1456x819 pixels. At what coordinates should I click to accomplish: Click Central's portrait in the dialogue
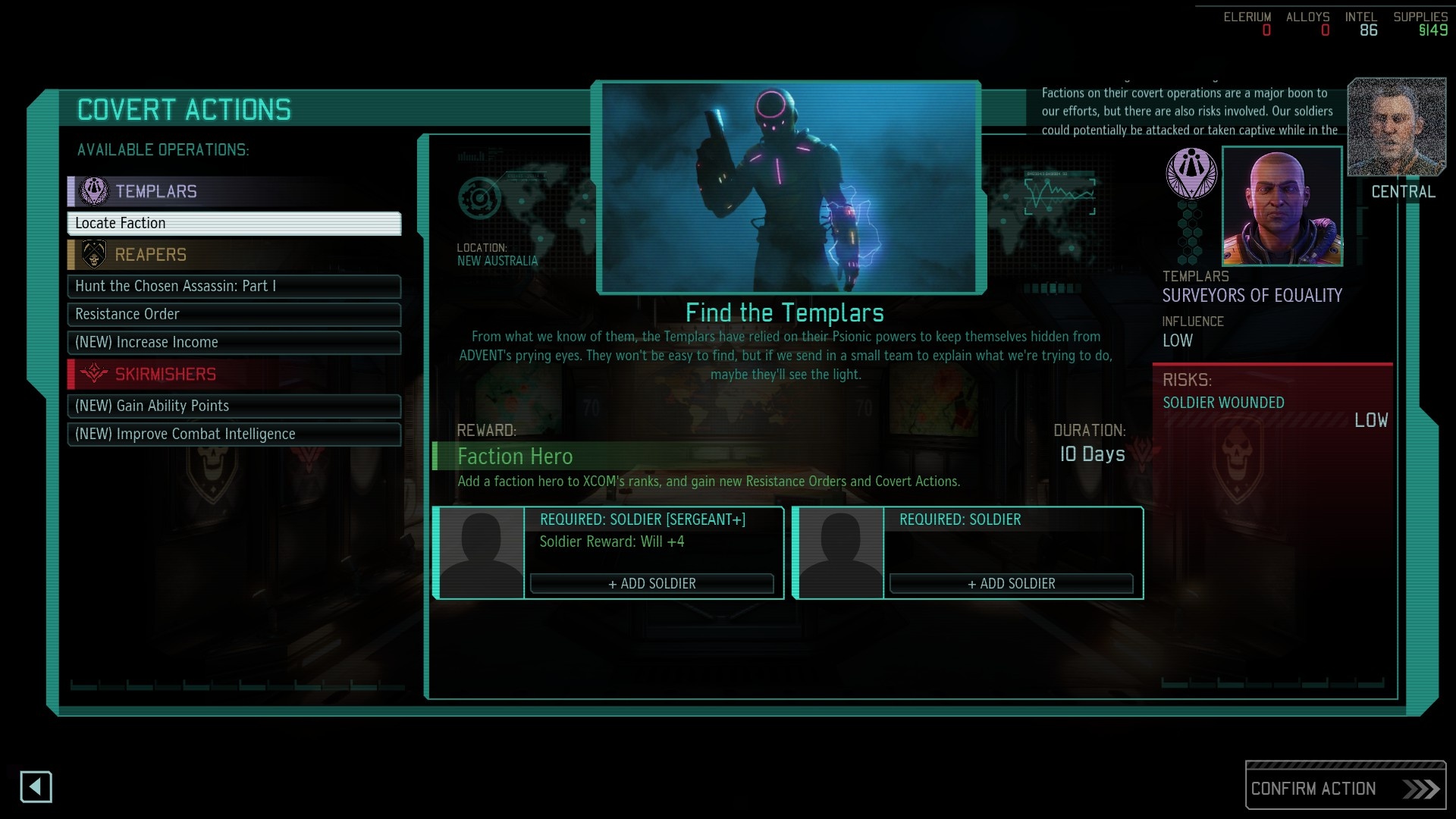point(1396,127)
